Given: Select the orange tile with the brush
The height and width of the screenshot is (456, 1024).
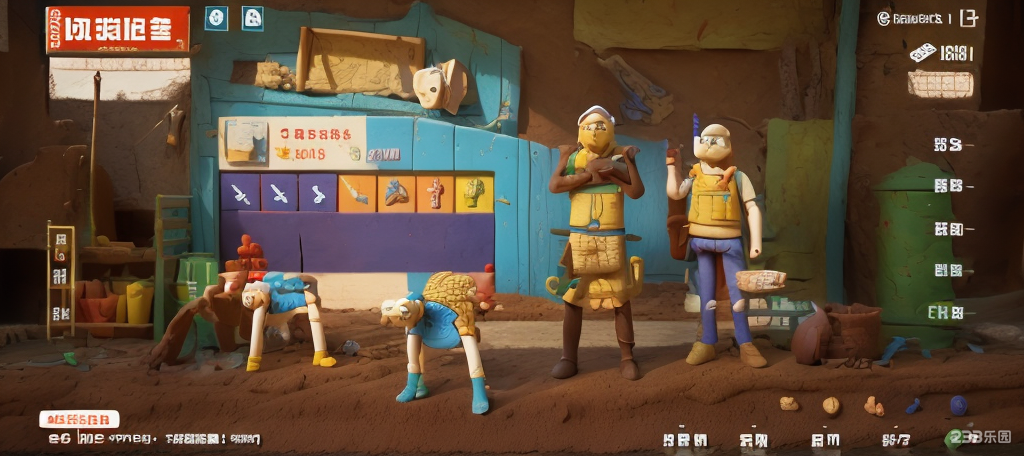Looking at the screenshot, I should pos(357,192).
